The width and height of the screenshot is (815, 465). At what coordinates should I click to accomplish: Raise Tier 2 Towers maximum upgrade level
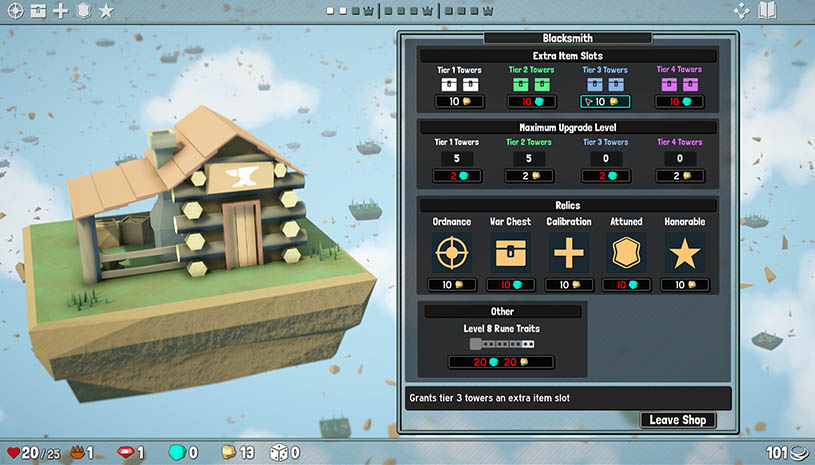click(x=530, y=176)
